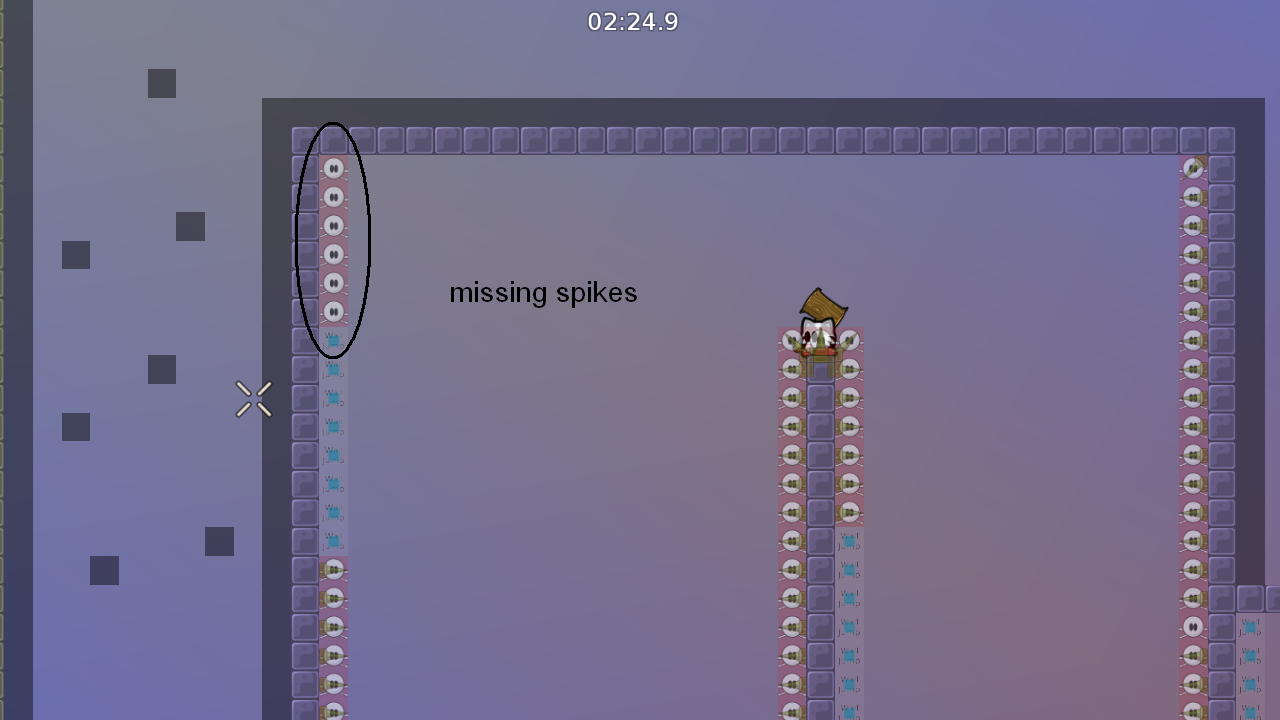Click the bottom spike inside the black ellipse
The image size is (1280, 720).
click(333, 312)
